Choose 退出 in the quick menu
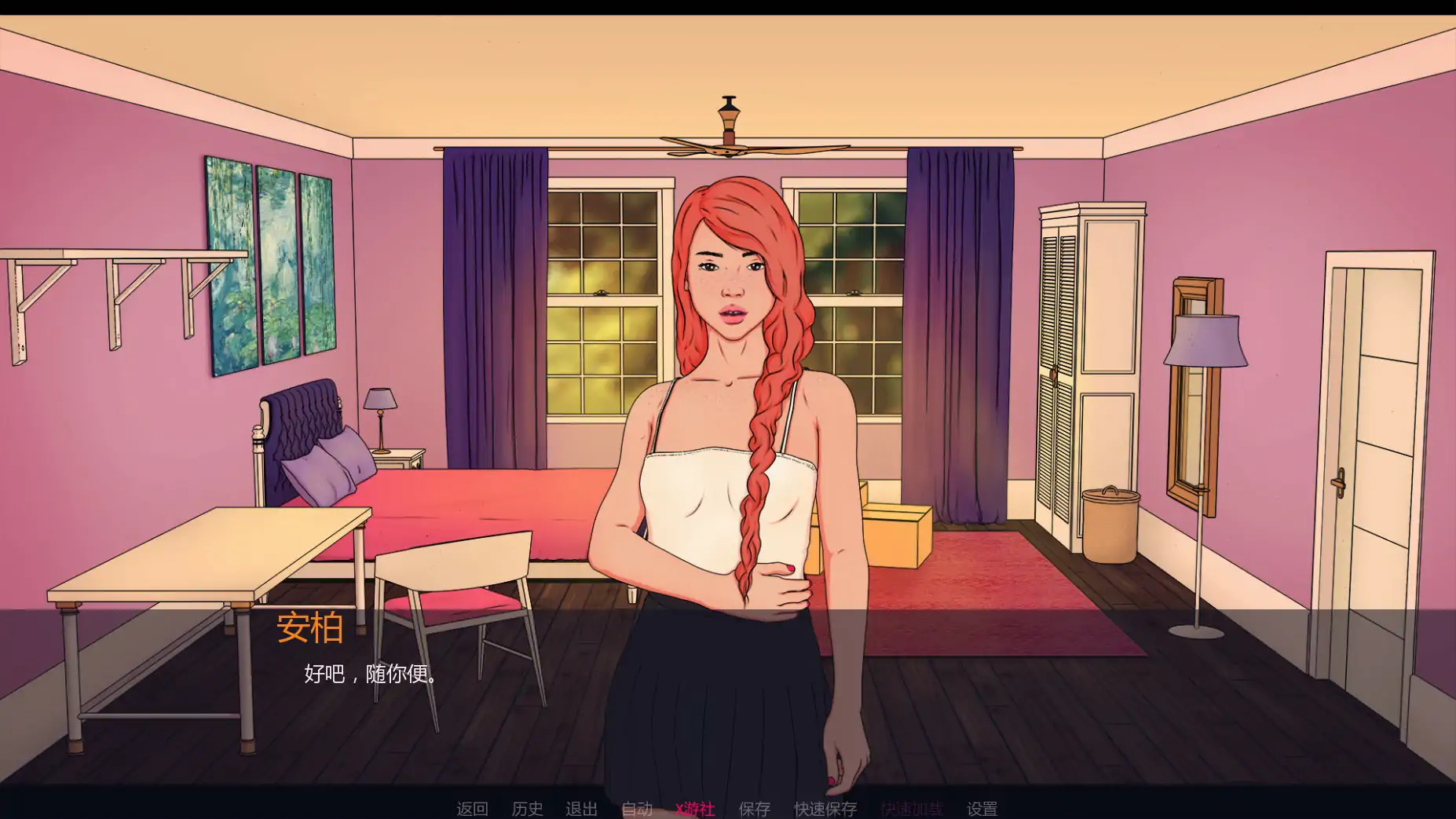This screenshot has width=1456, height=819. [581, 808]
